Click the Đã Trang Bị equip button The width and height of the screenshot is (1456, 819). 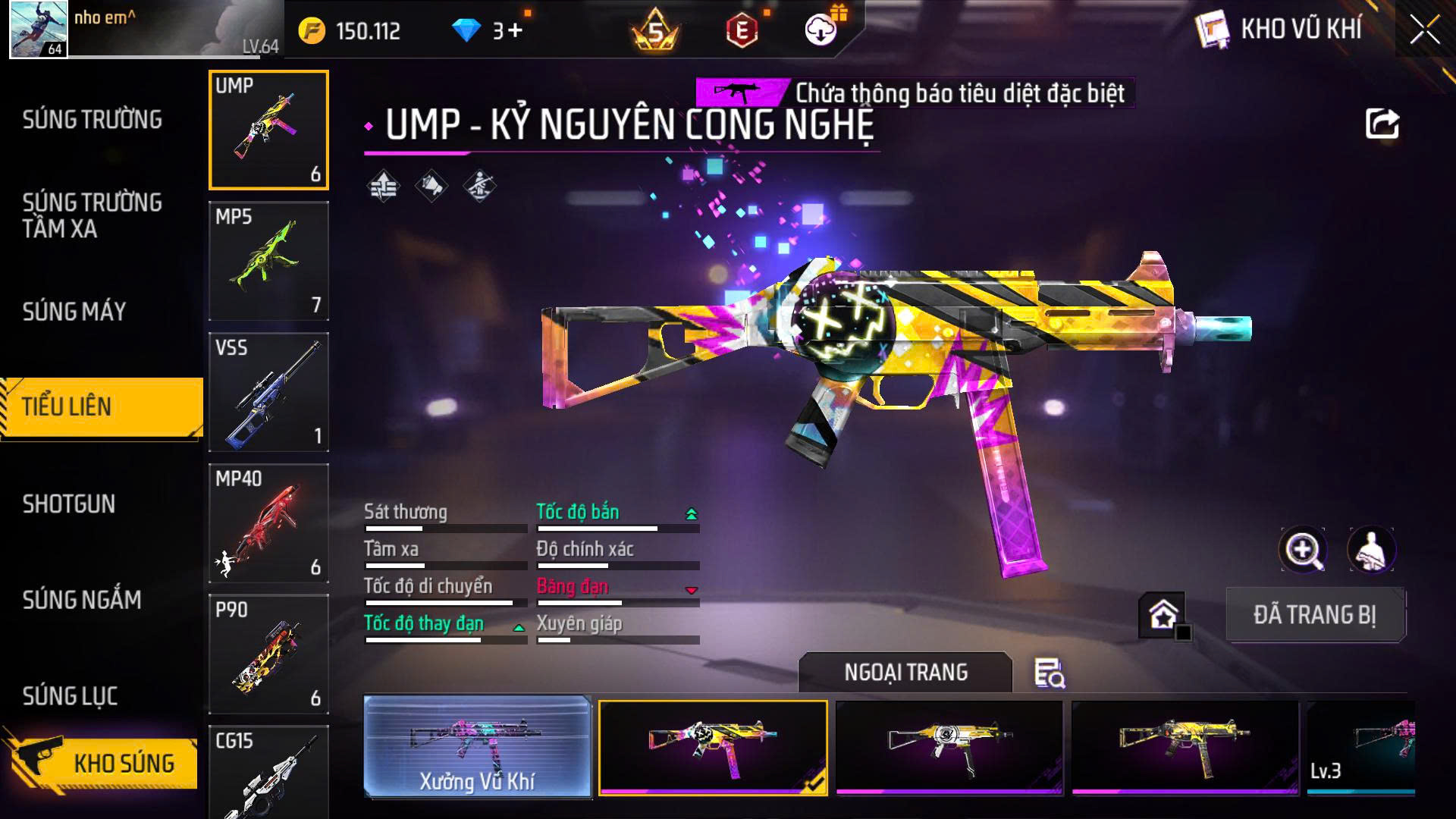point(1315,615)
